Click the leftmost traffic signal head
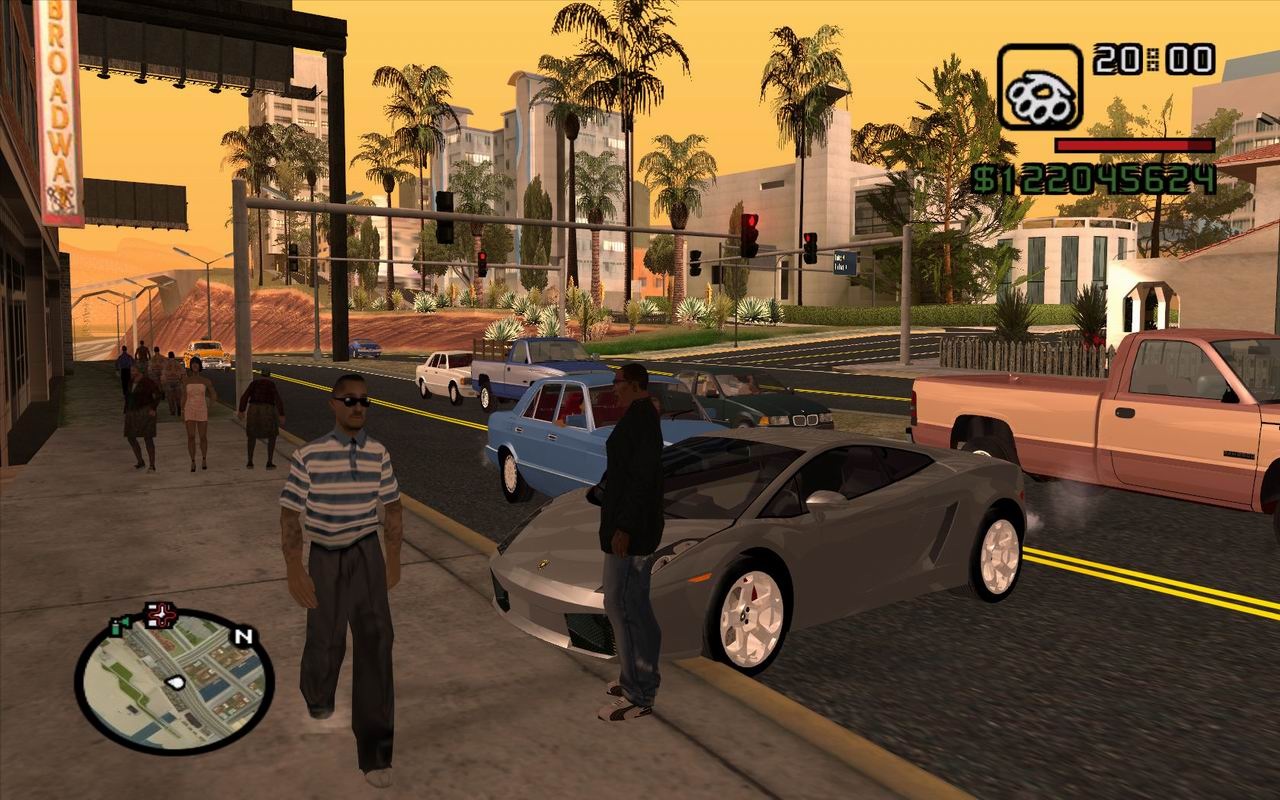 click(x=445, y=215)
